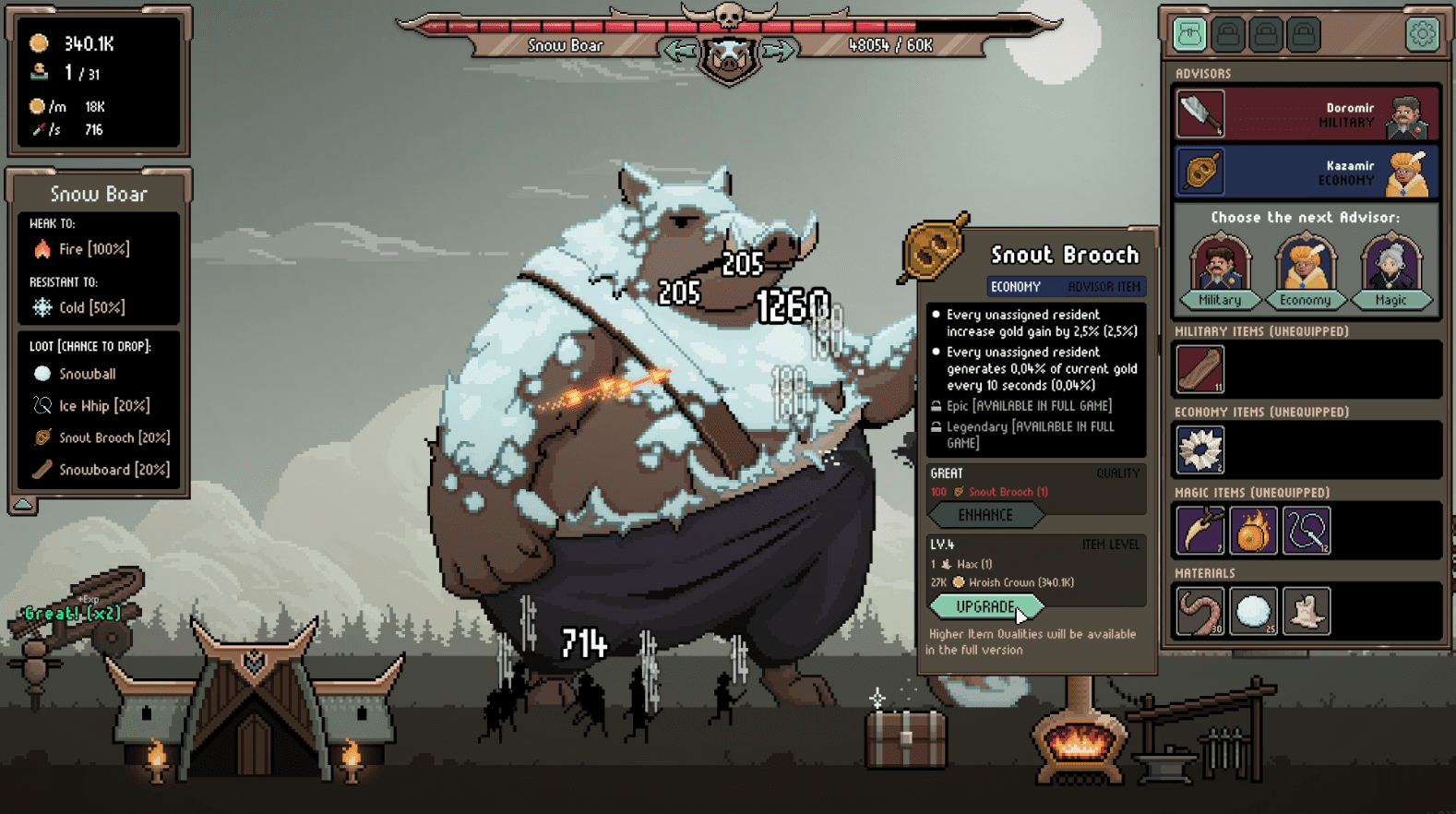Select the Ice Whip in magic items
This screenshot has width=1456, height=814.
click(1306, 531)
